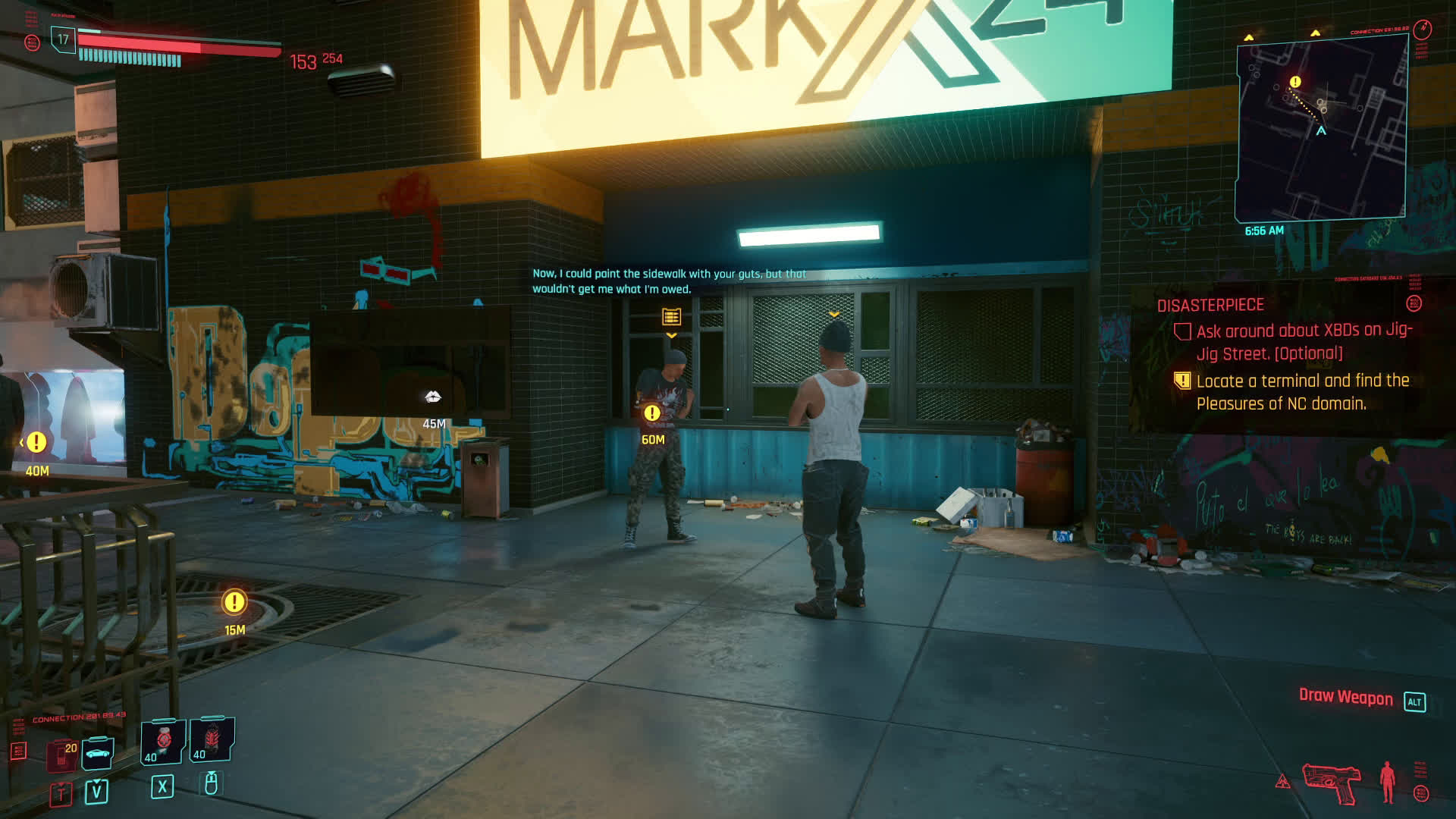Select the optional Jig-Jig Street XBDs objective
This screenshot has width=1456, height=819.
[1304, 342]
